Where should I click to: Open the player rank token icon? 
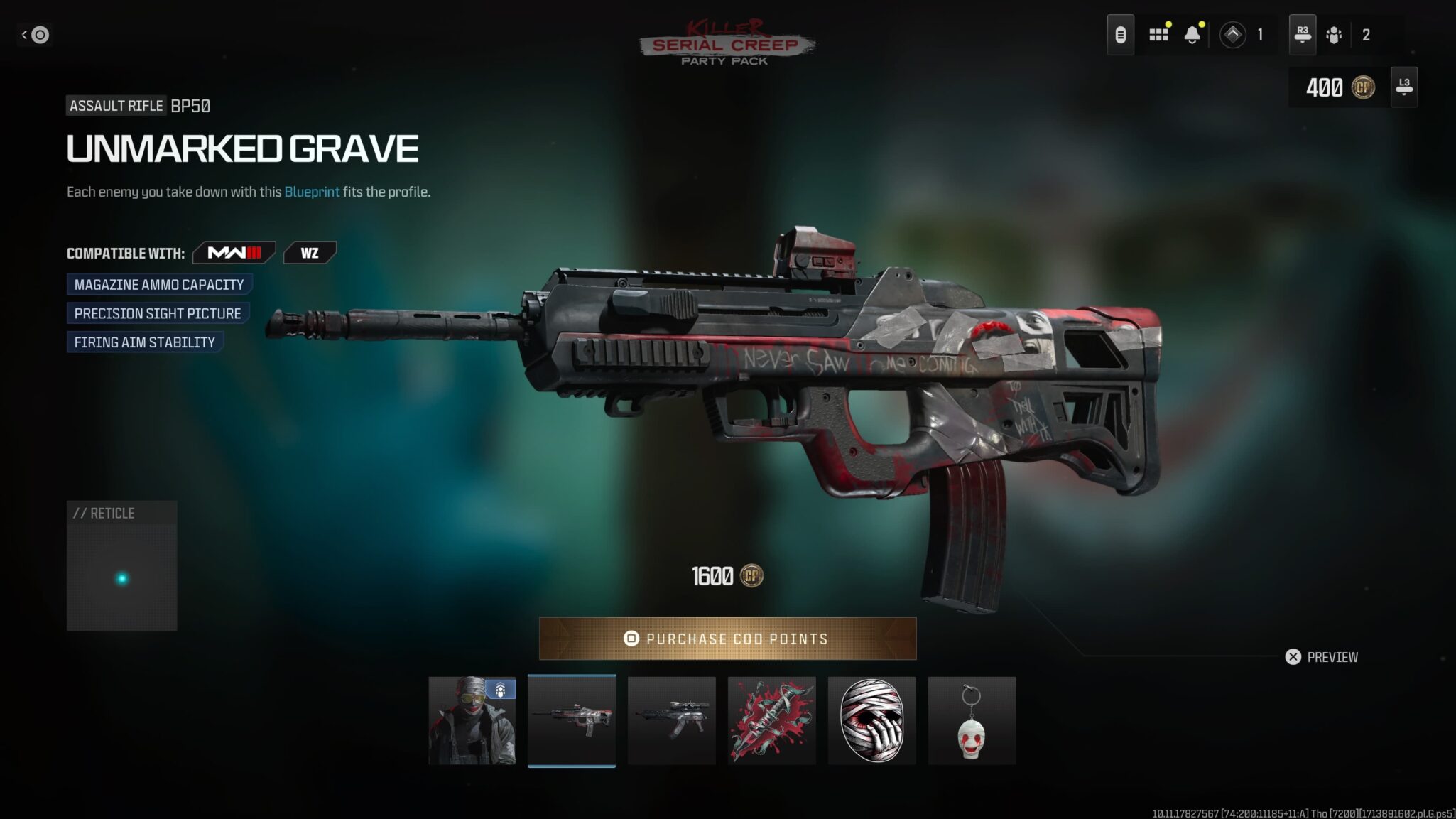1232,34
